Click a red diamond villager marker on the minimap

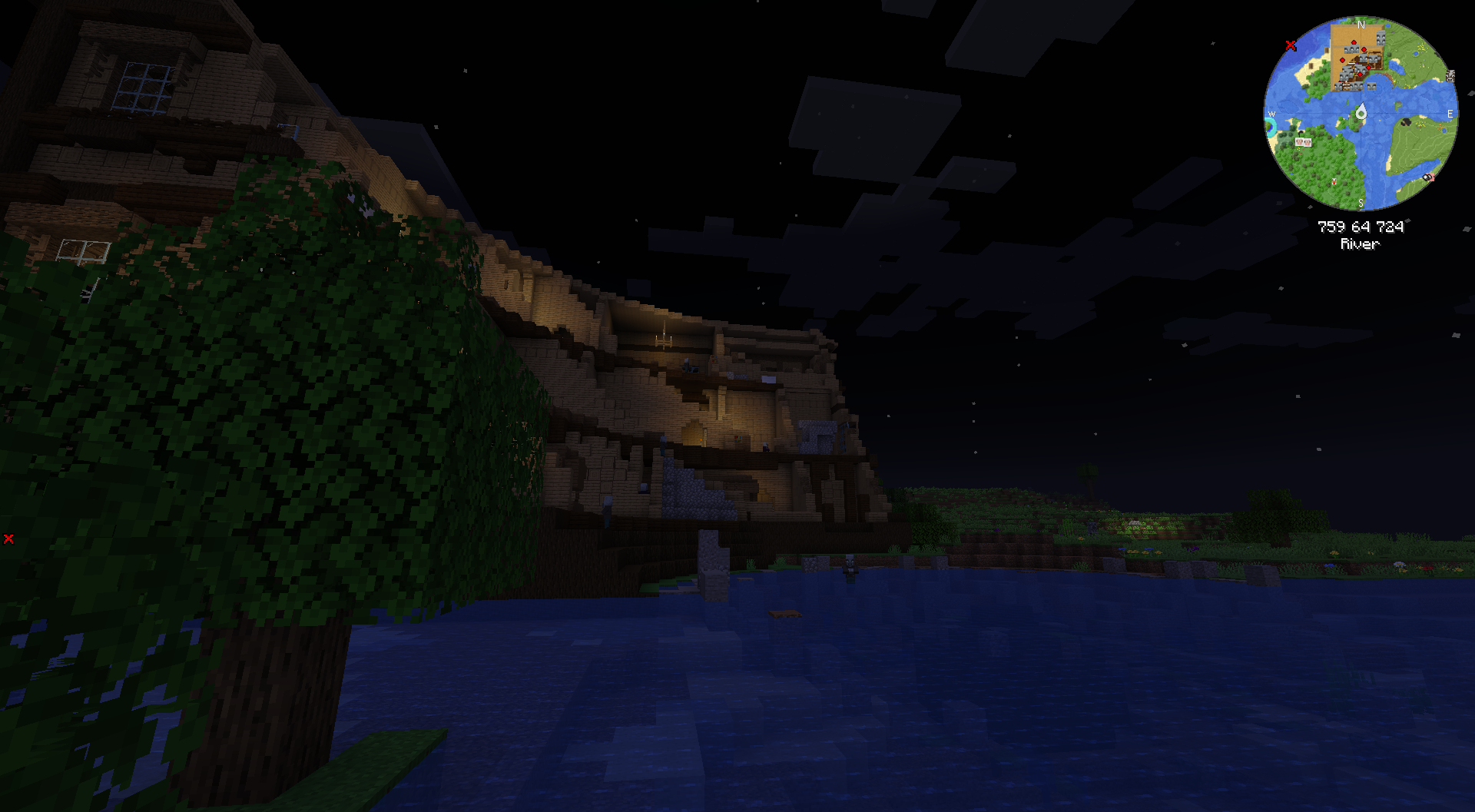click(x=1354, y=43)
